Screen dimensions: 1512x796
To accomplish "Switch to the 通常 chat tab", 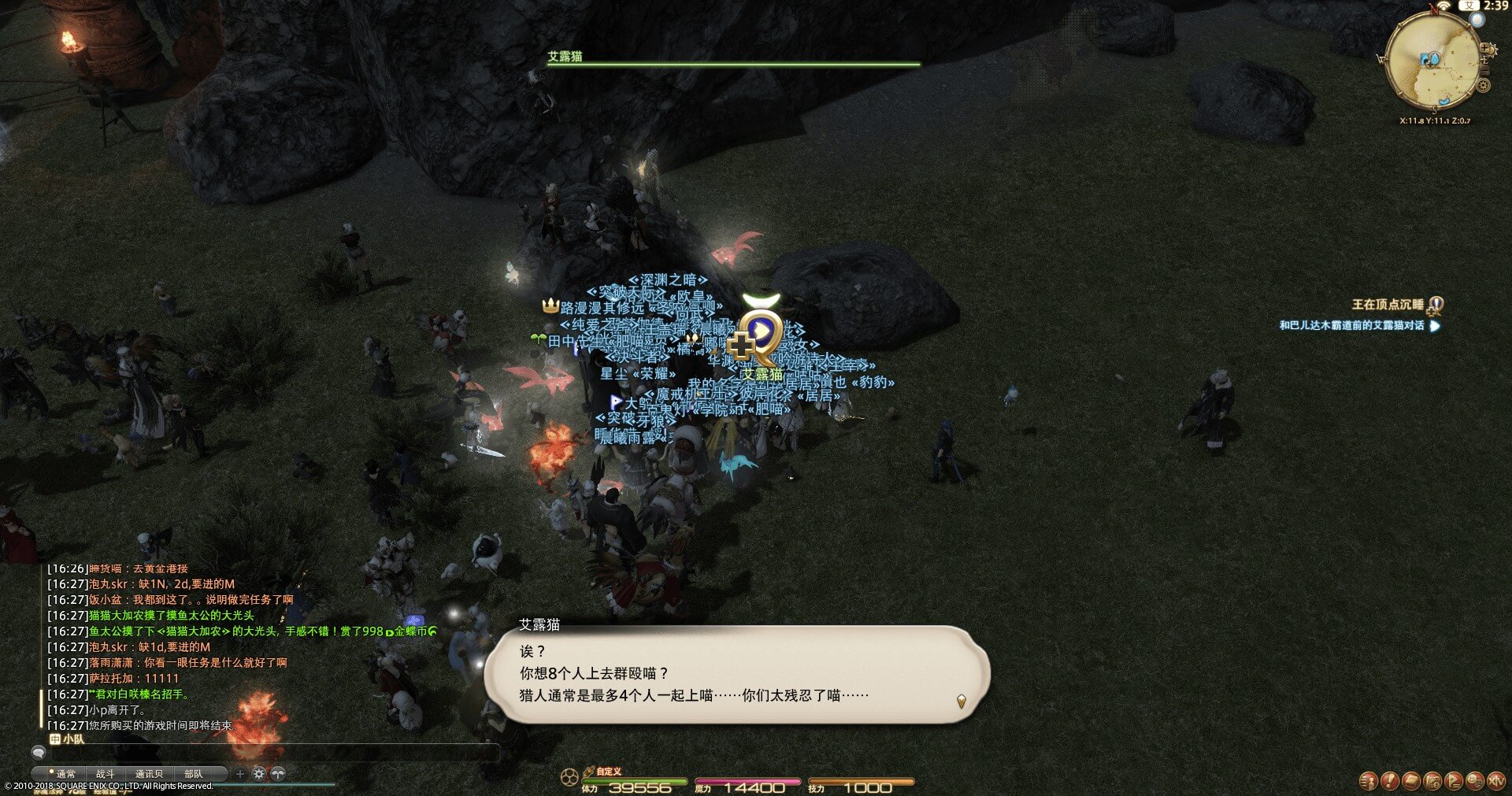I will [64, 774].
